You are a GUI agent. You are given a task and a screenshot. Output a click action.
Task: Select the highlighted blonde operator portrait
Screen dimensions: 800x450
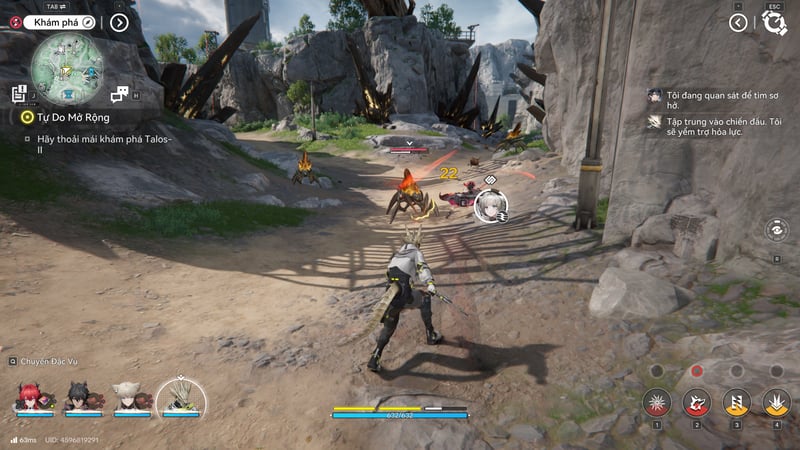[181, 397]
